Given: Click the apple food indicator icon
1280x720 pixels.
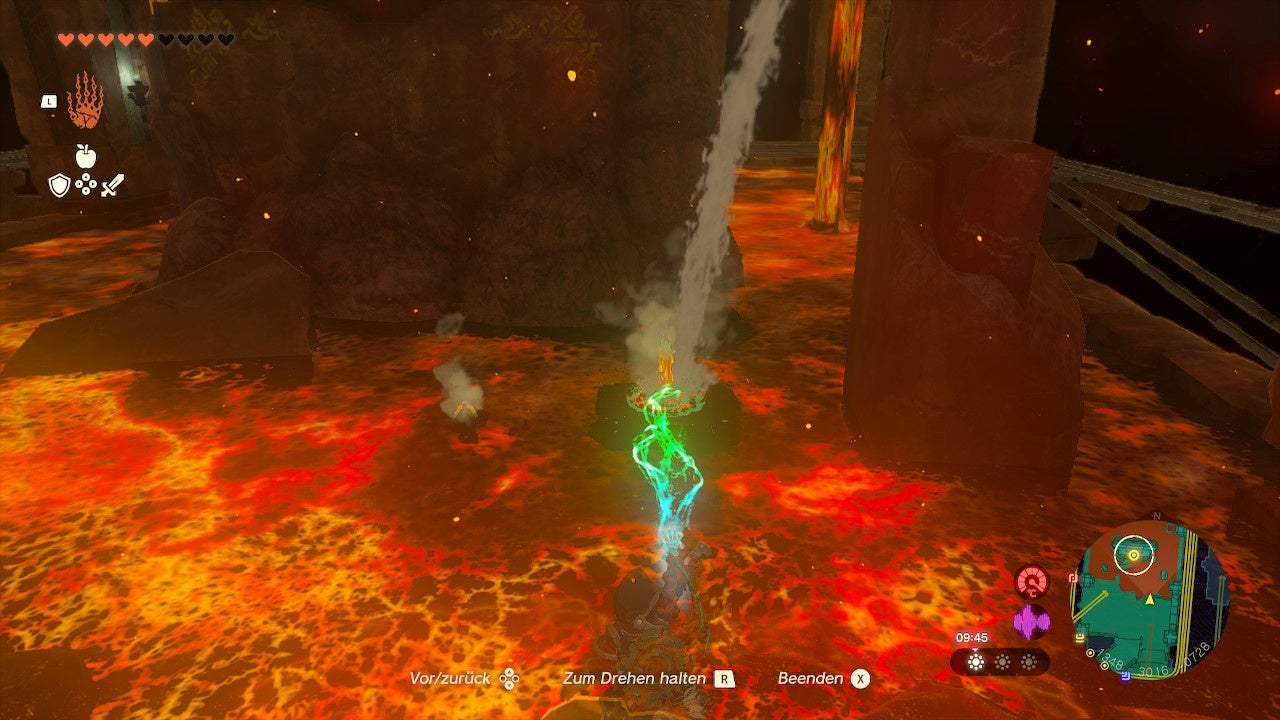Looking at the screenshot, I should [x=85, y=156].
